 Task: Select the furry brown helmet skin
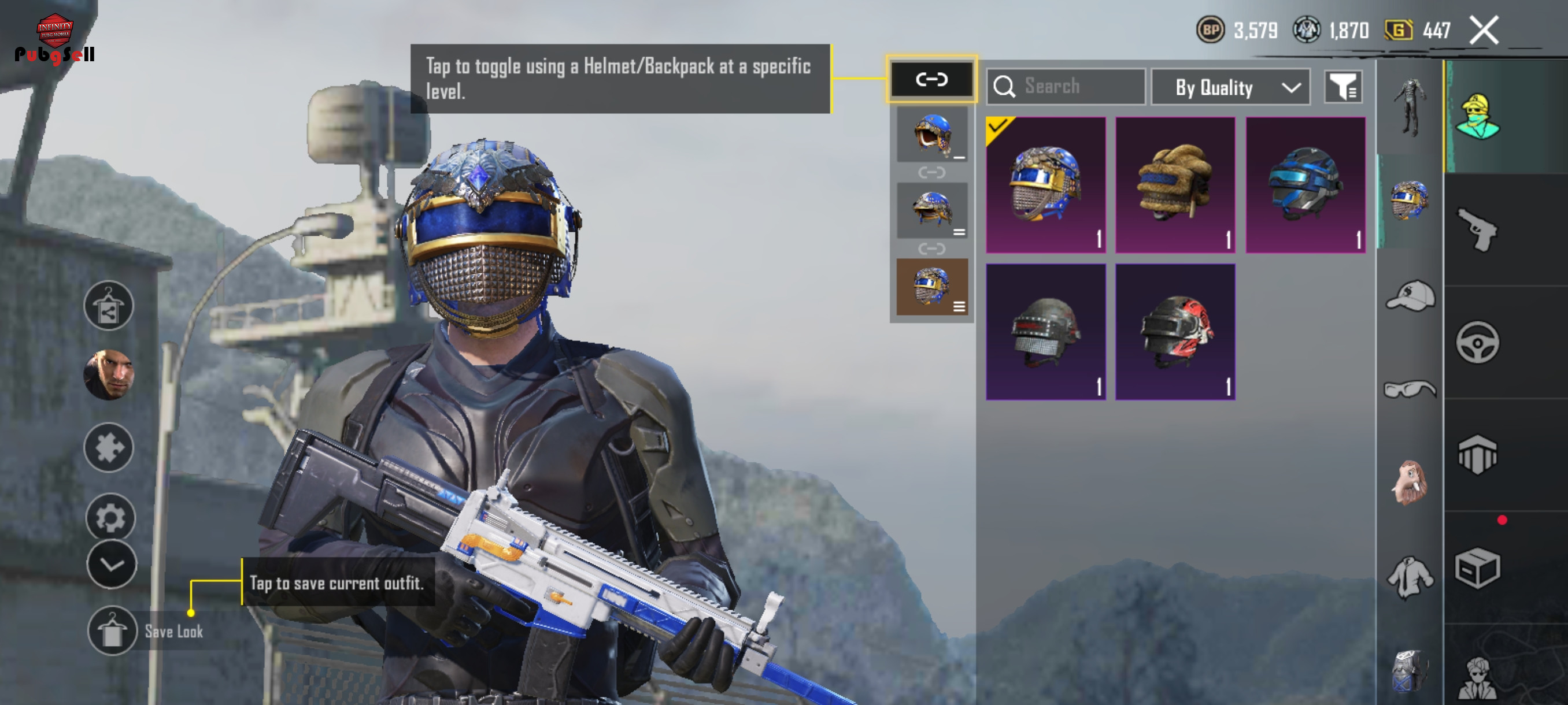(1175, 184)
